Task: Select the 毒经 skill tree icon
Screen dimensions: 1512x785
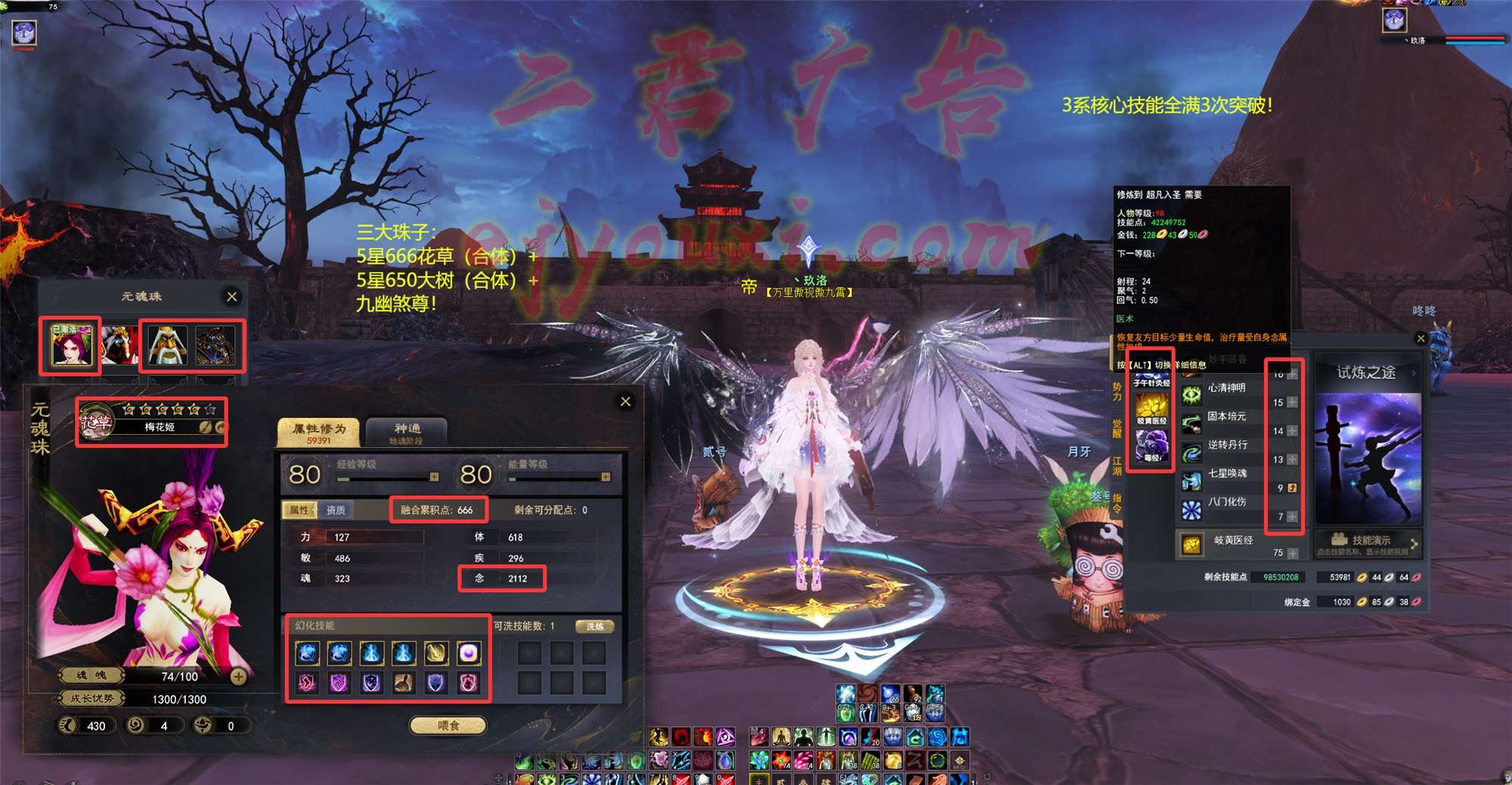Action: coord(1151,445)
